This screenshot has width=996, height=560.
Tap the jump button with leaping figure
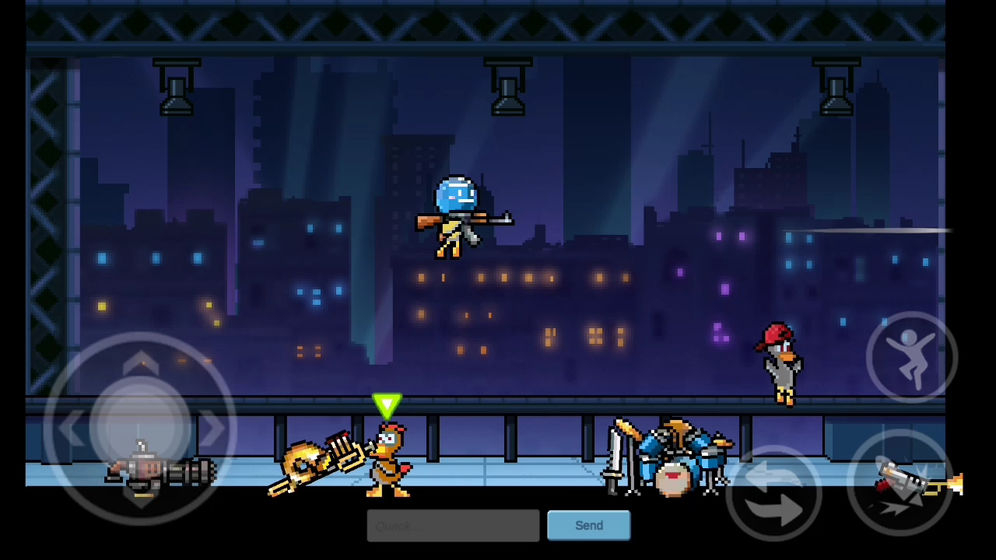pyautogui.click(x=911, y=357)
